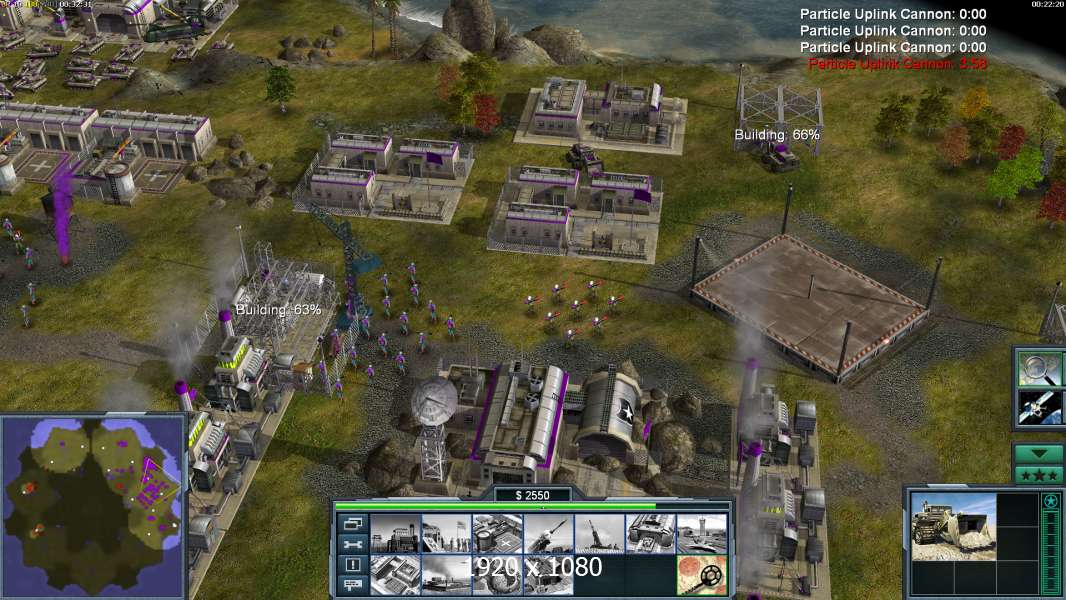
Task: Select the barracks build icon with flag
Action: tap(446, 535)
